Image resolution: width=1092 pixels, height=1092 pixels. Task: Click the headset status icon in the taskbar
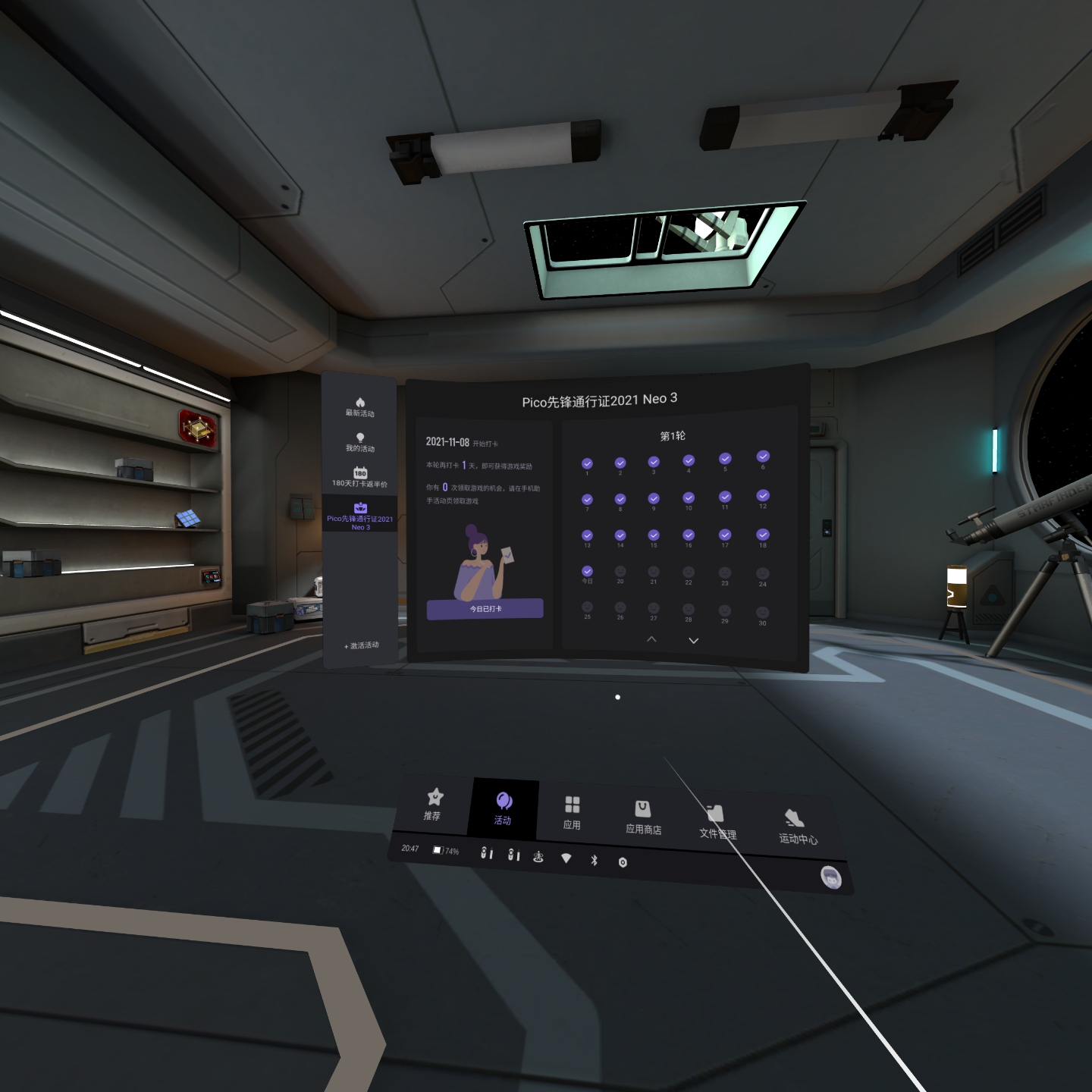pos(538,857)
